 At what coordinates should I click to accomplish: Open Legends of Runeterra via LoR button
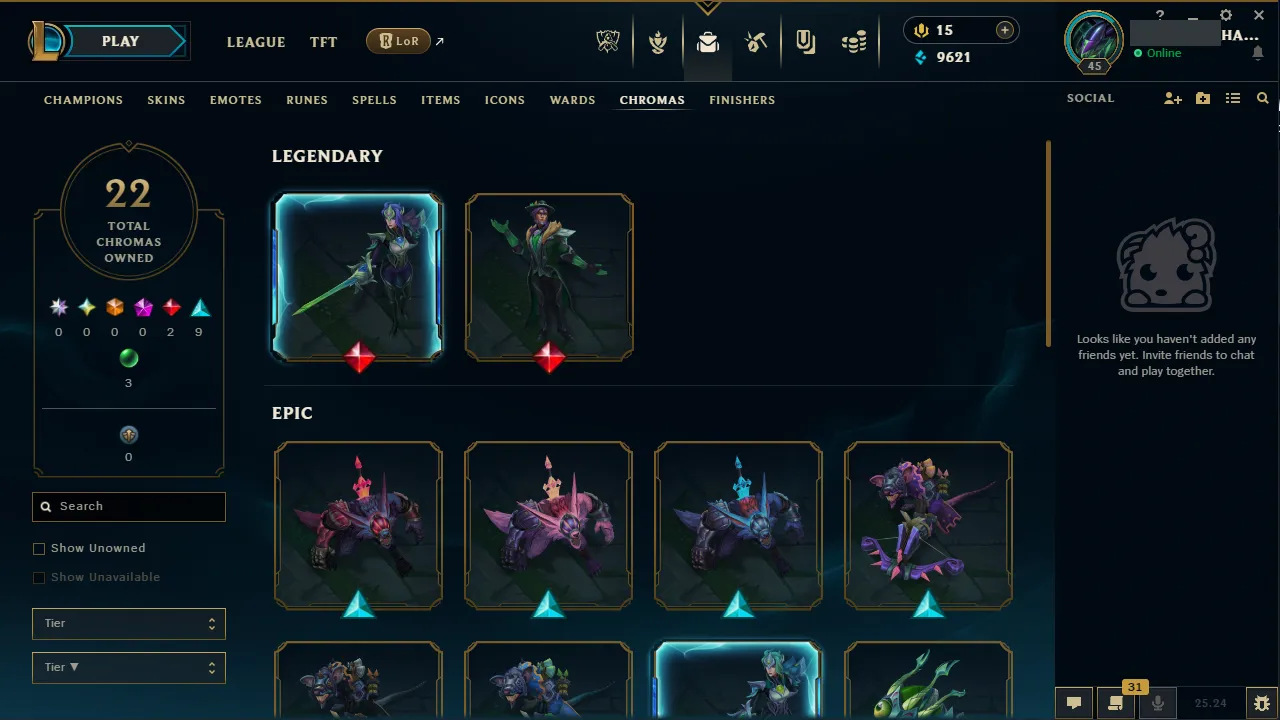(x=398, y=41)
